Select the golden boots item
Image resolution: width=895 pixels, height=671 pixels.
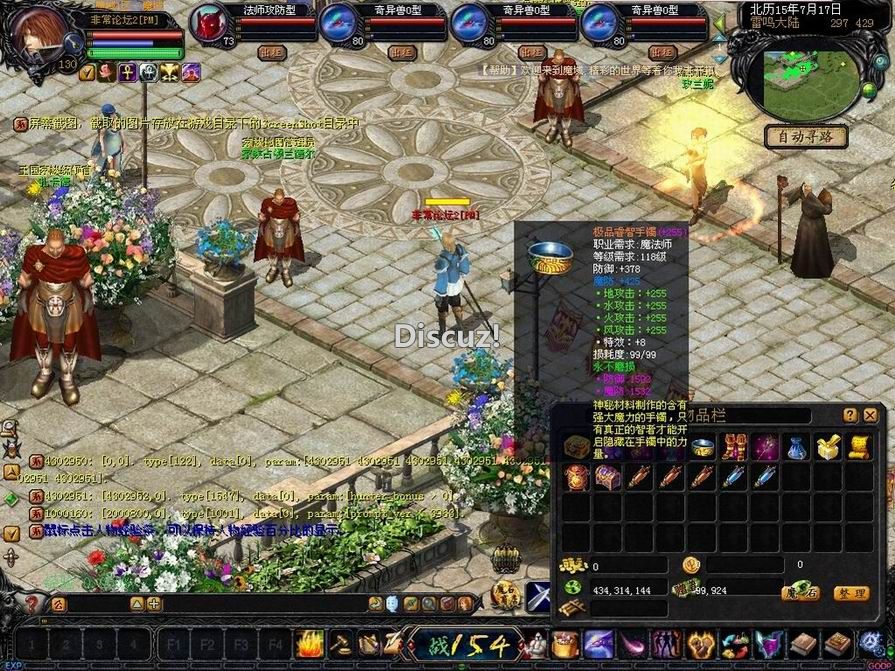click(x=733, y=447)
